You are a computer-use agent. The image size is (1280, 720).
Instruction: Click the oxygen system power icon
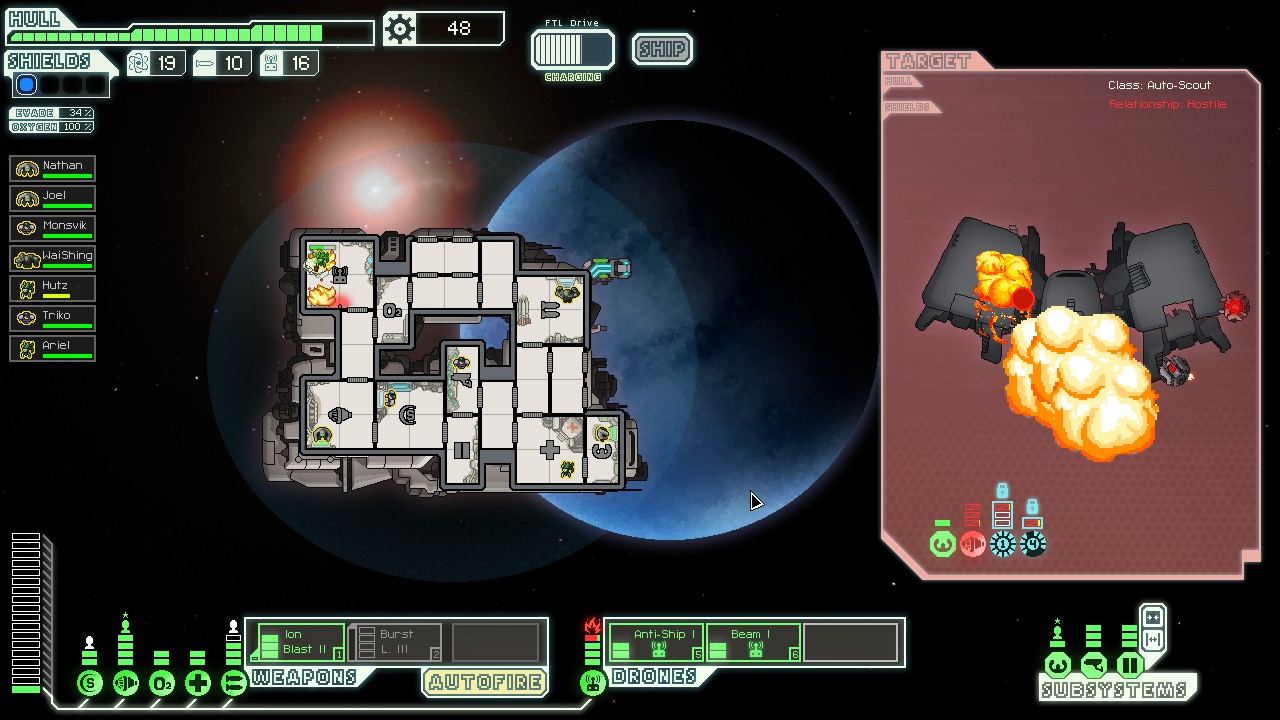[x=162, y=684]
